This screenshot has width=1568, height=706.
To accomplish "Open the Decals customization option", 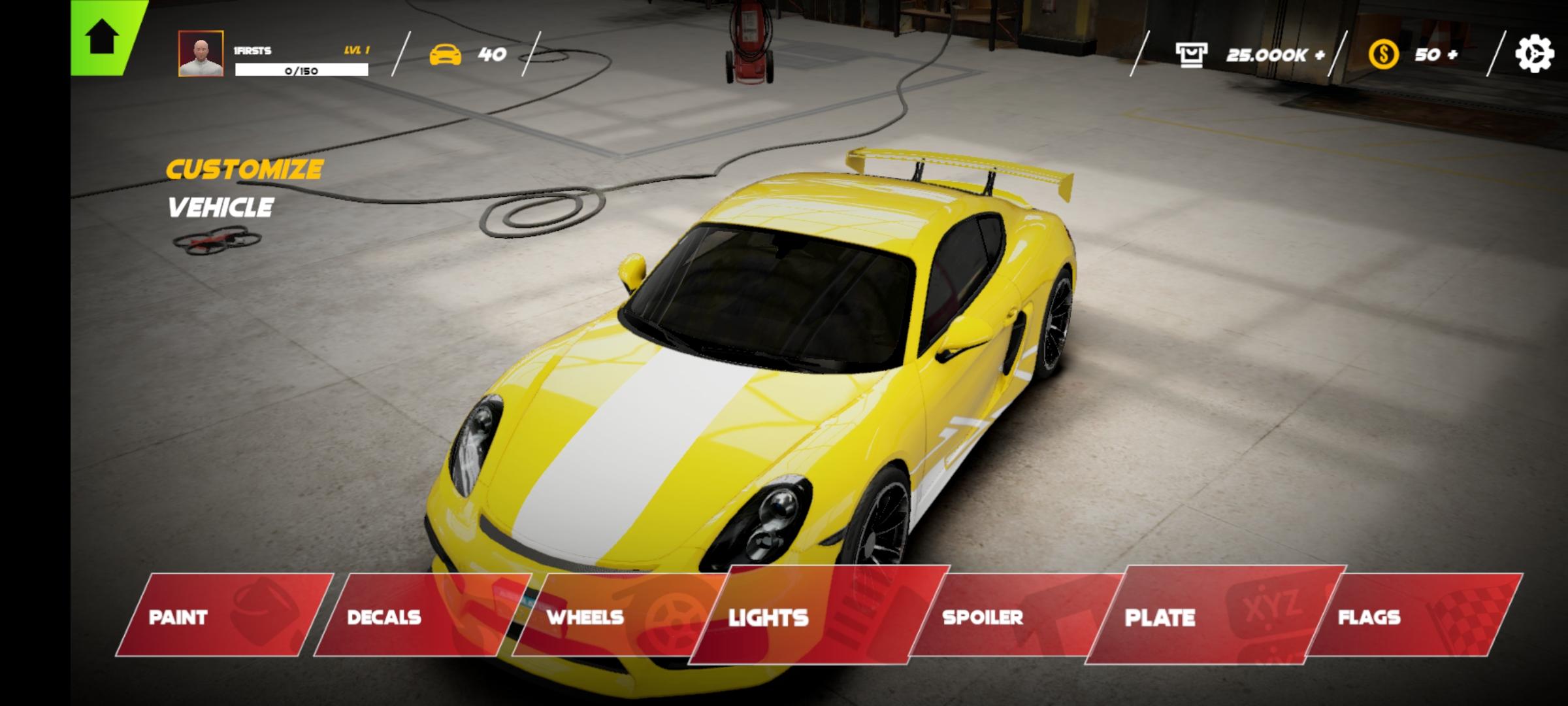I will pos(418,616).
